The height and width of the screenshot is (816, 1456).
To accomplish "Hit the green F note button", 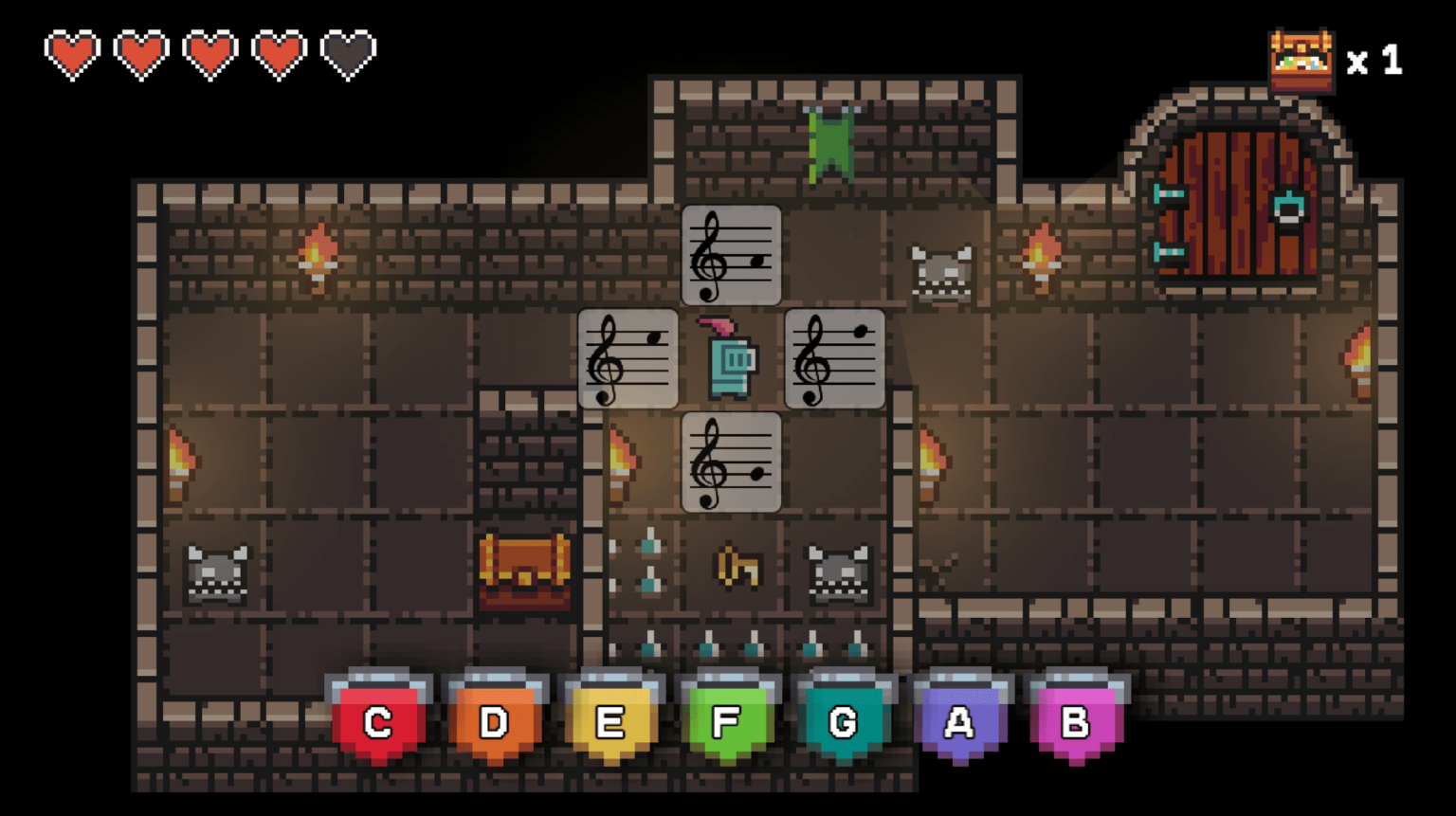I will [x=727, y=720].
